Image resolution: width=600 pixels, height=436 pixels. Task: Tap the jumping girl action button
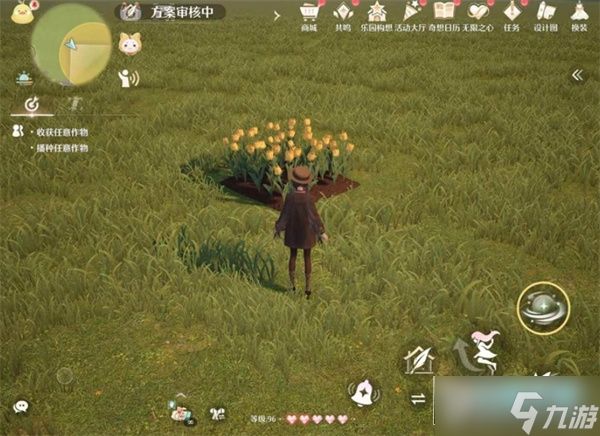coord(479,352)
